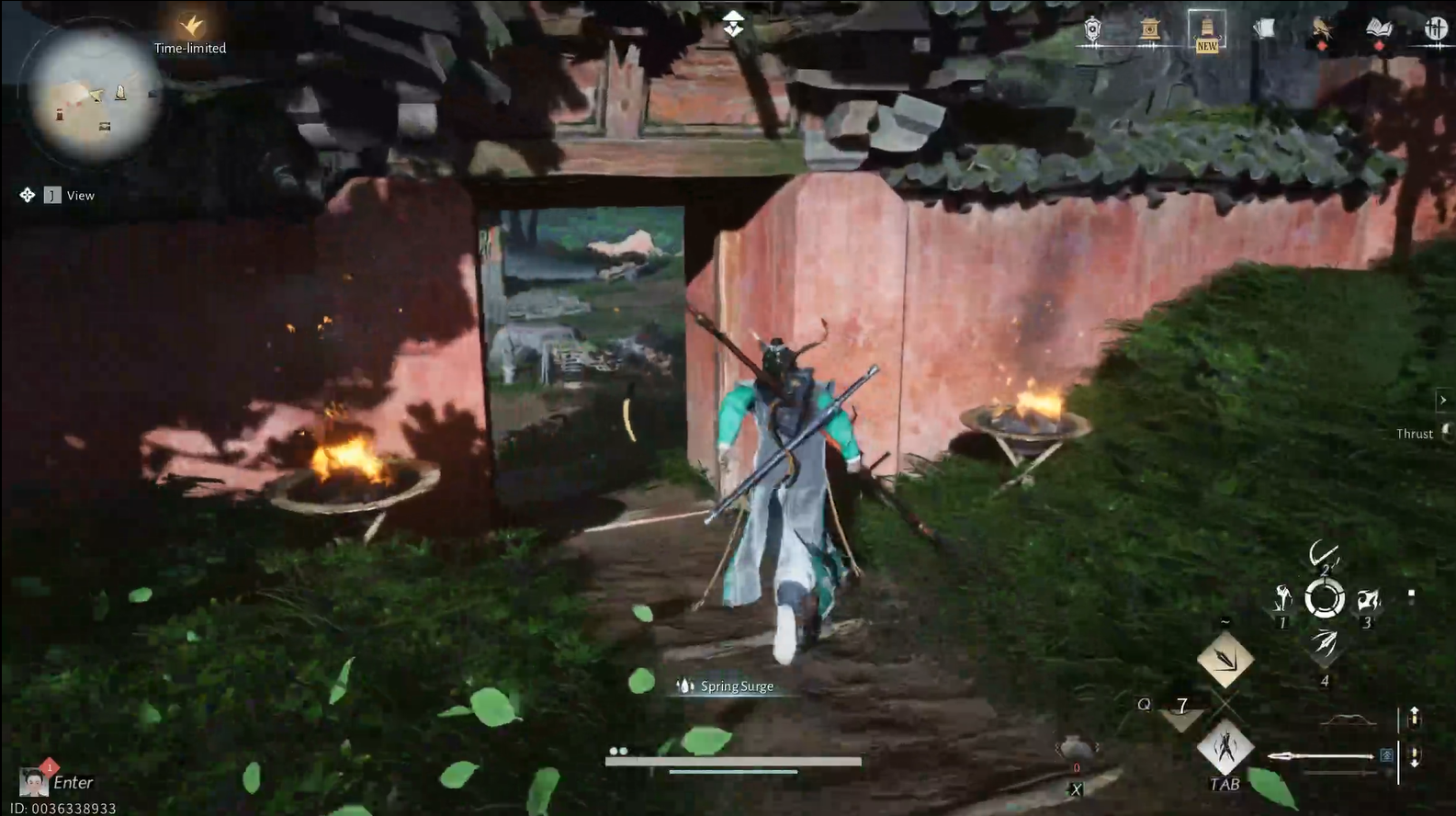
Task: Toggle ammo with lower mouse-wheel indicator
Action: tap(1415, 757)
